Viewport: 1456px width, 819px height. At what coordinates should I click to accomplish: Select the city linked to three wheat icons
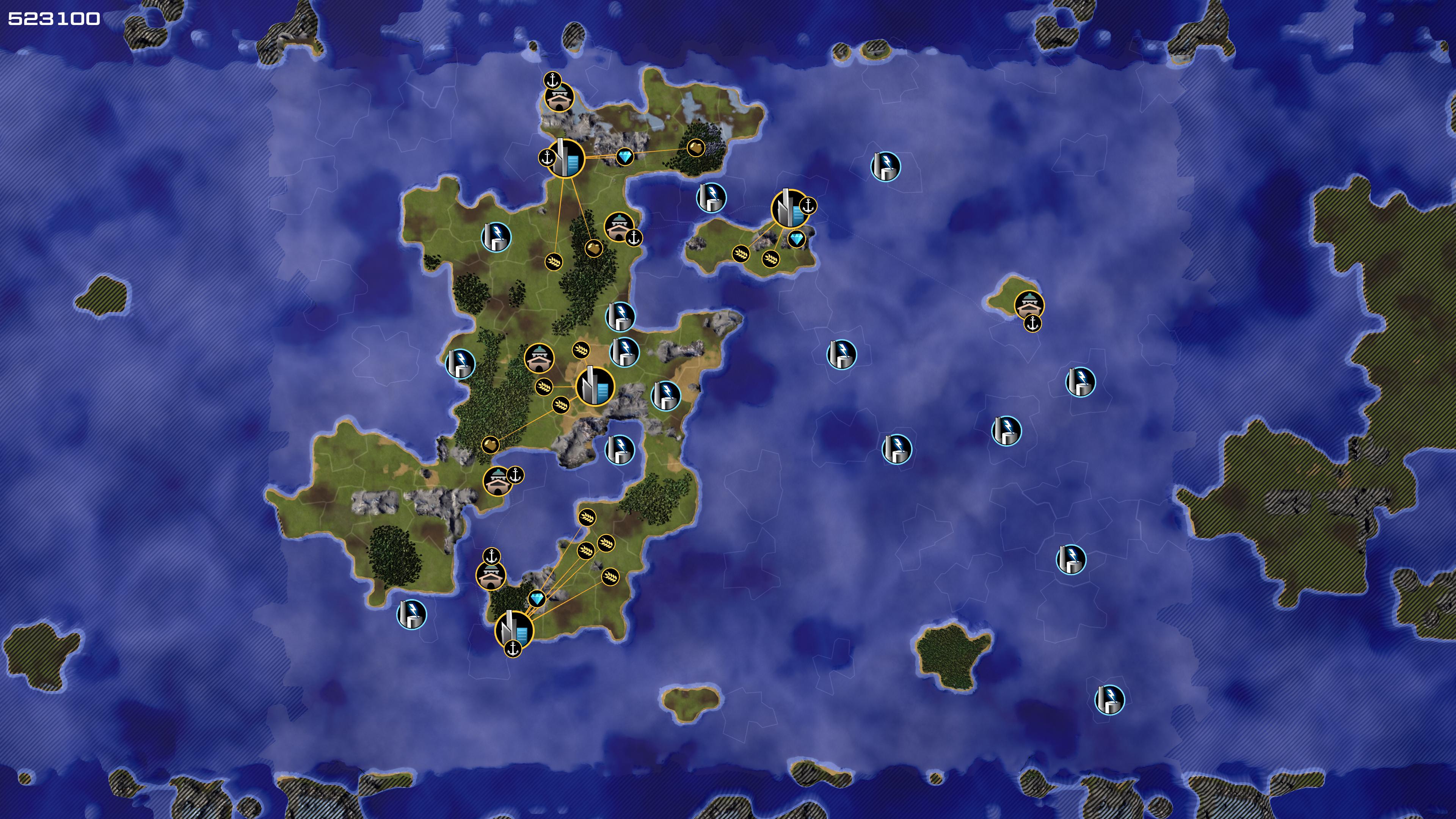(595, 387)
